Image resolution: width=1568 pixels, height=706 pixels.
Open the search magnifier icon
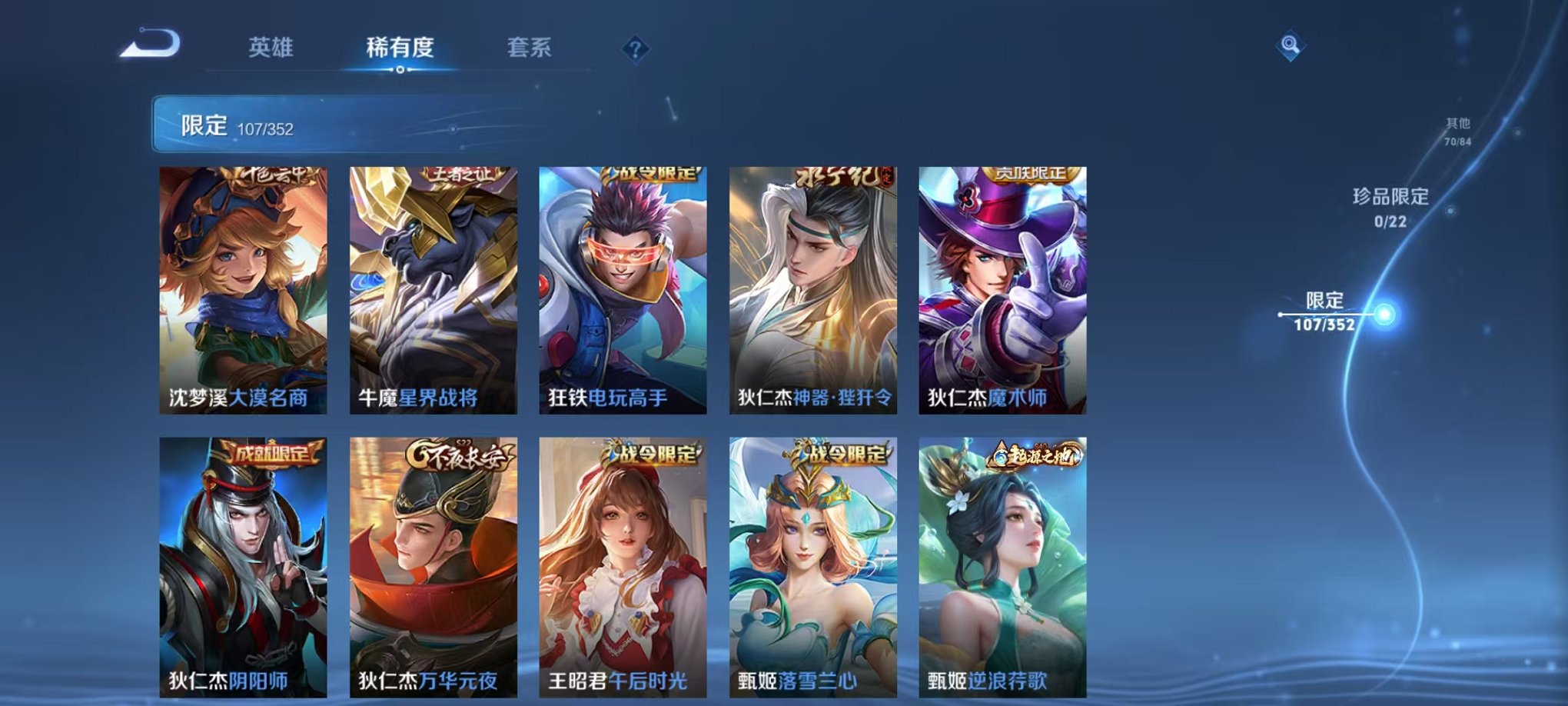1291,46
